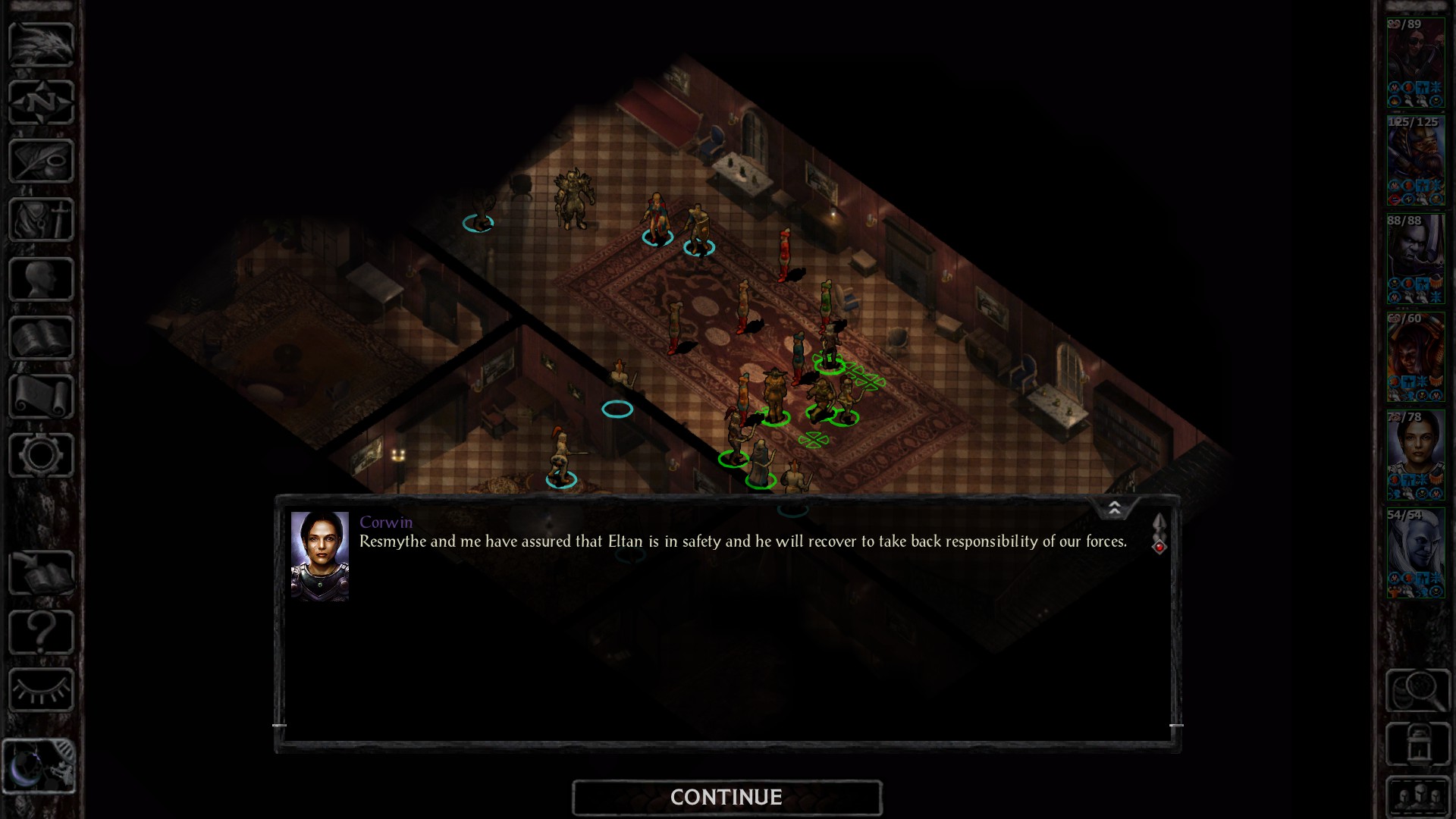Open the priest scroll icon
Viewport: 1456px width, 819px height.
pos(41,396)
